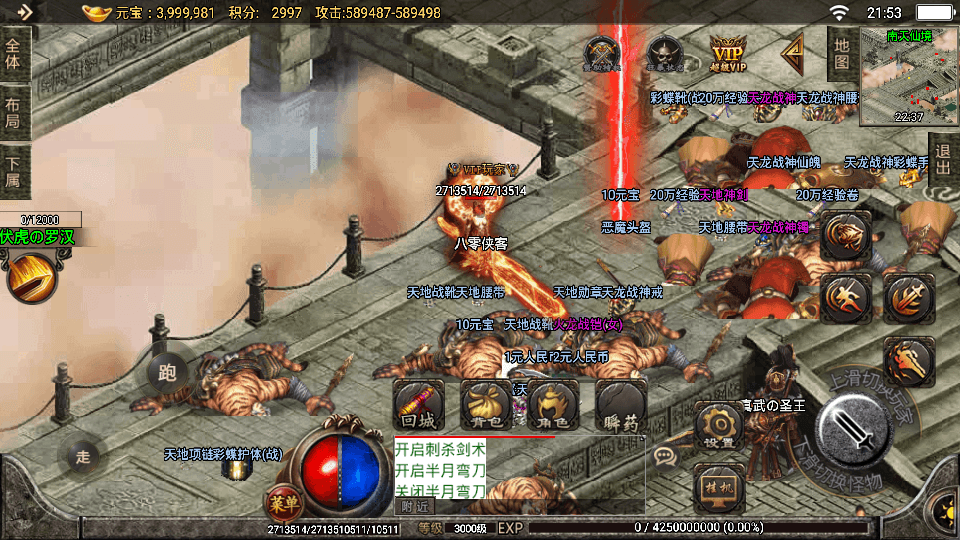Switch movement to 跑 run

[x=167, y=374]
